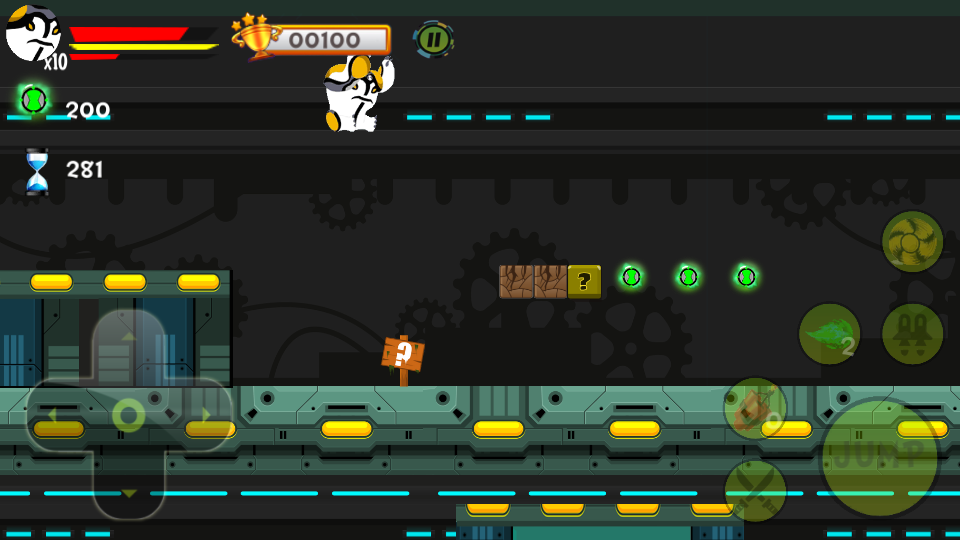Use the spinning tornado ability

point(912,241)
